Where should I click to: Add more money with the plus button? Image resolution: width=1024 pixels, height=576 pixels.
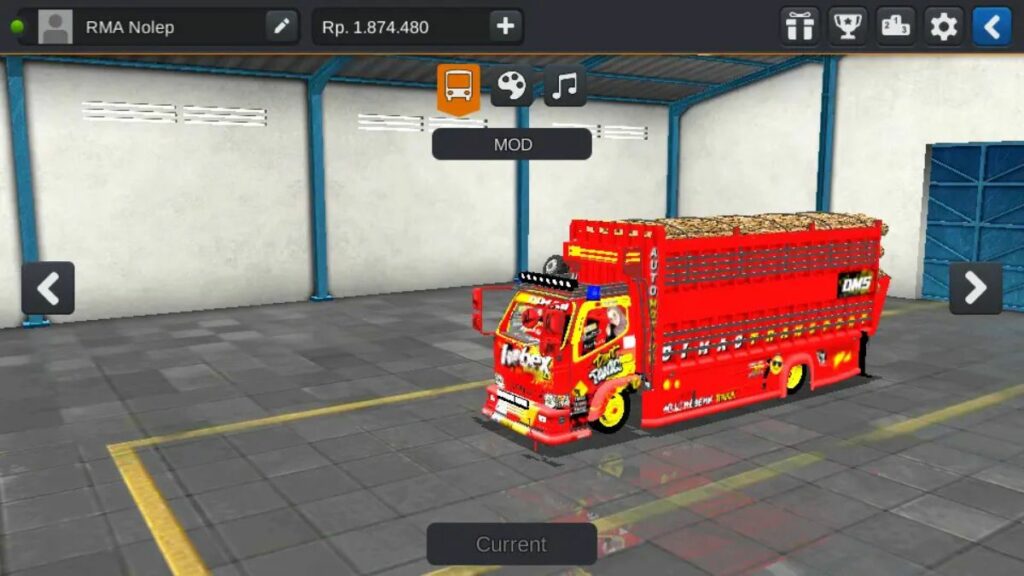click(x=506, y=27)
